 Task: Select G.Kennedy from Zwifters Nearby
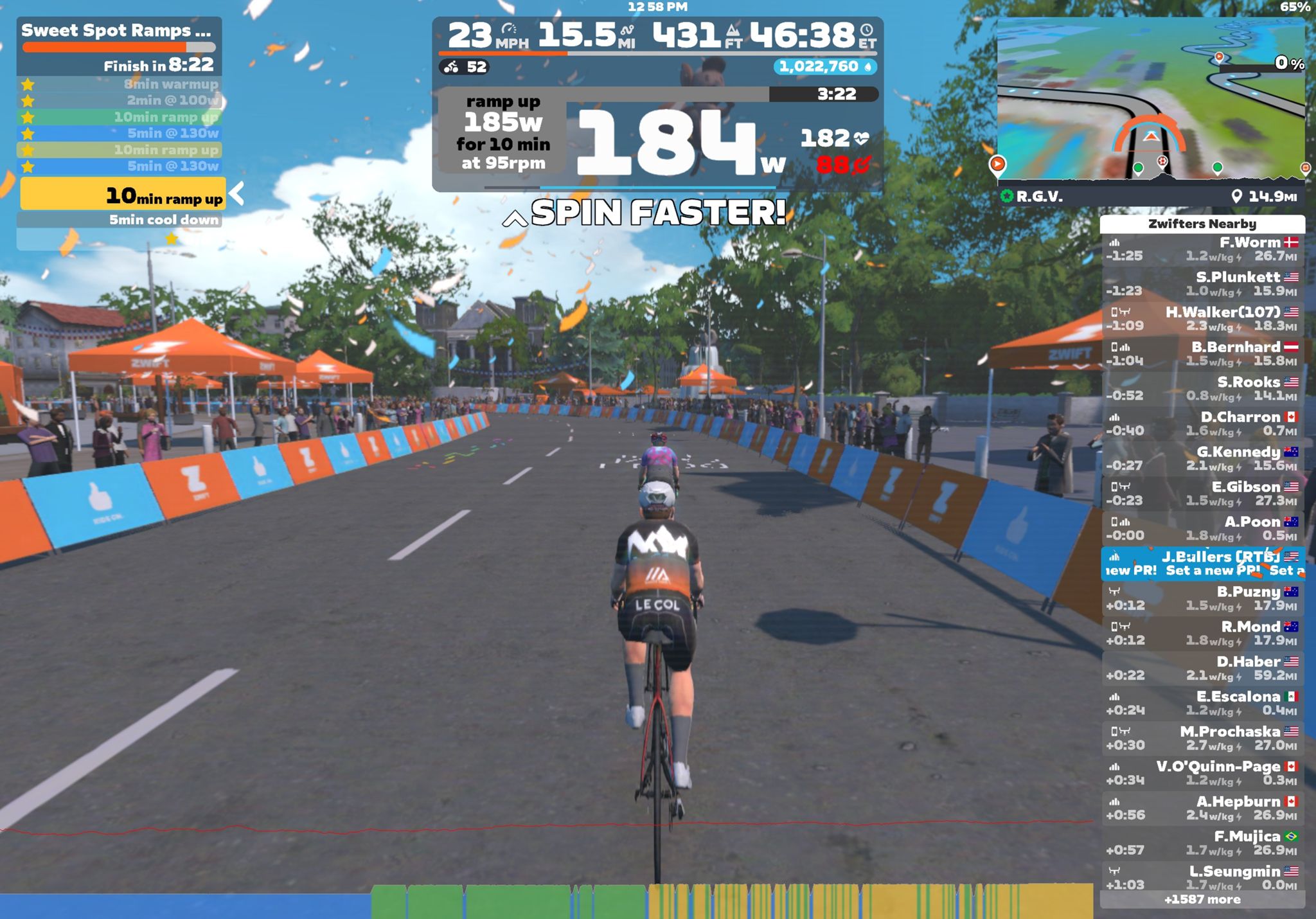pos(1202,459)
